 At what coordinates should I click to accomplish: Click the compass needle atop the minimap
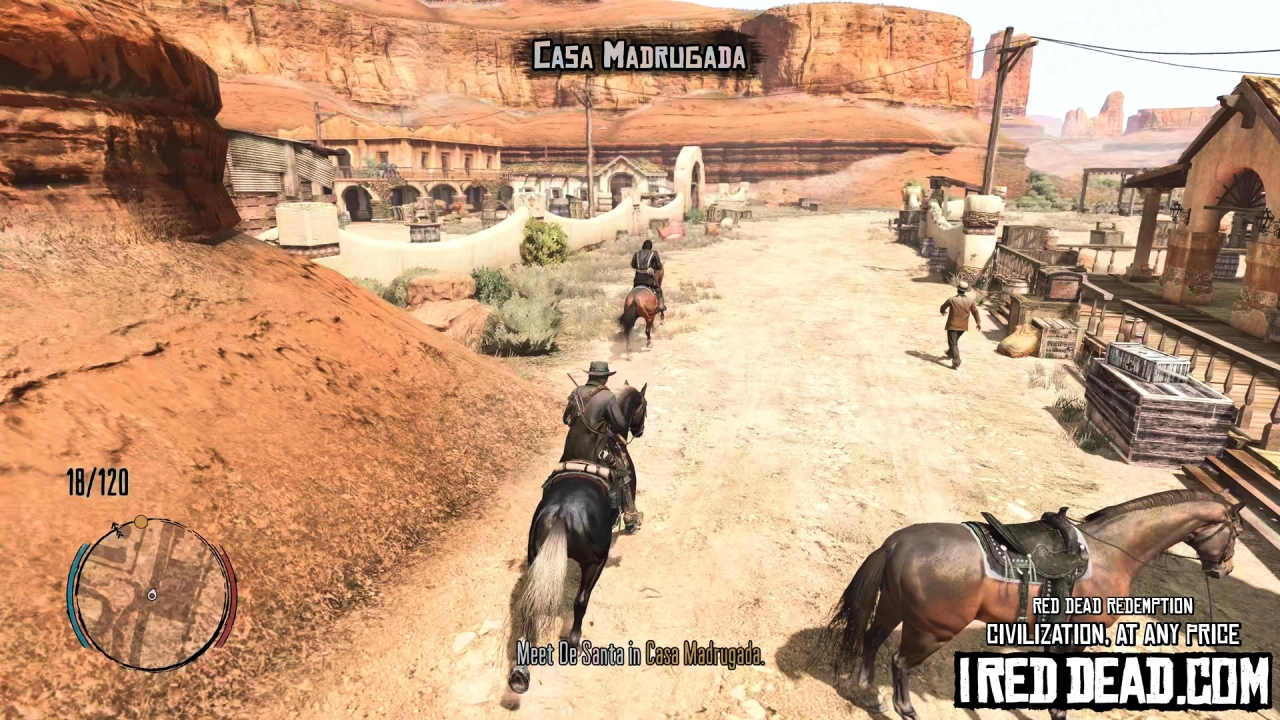(x=117, y=530)
